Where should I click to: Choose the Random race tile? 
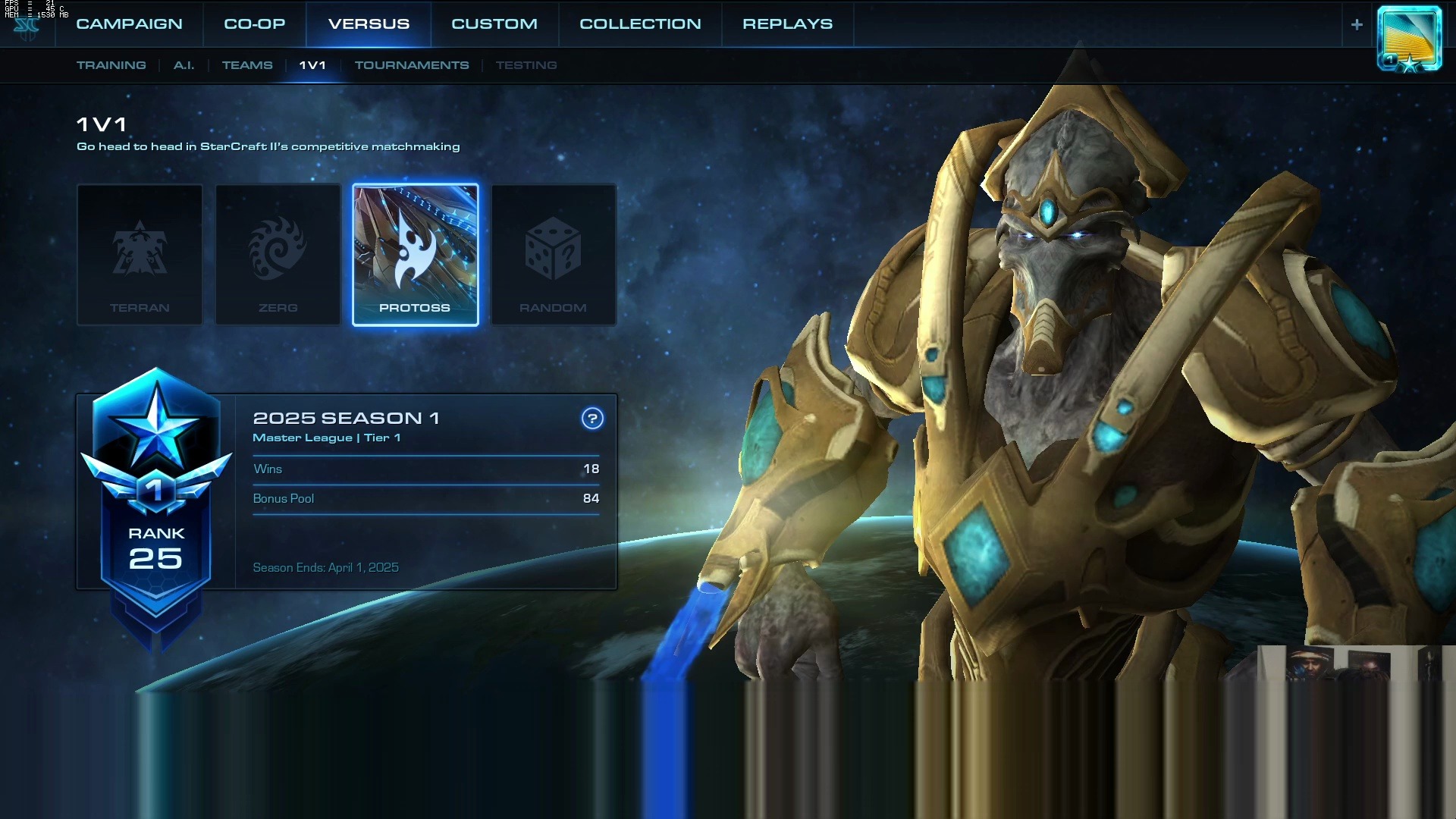pos(554,255)
